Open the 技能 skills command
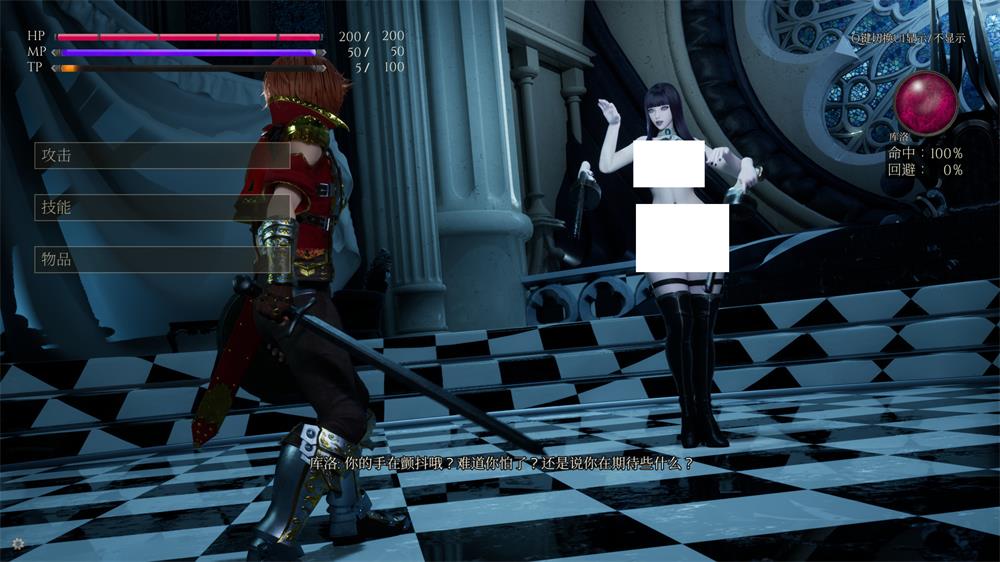1000x562 pixels. [x=162, y=208]
